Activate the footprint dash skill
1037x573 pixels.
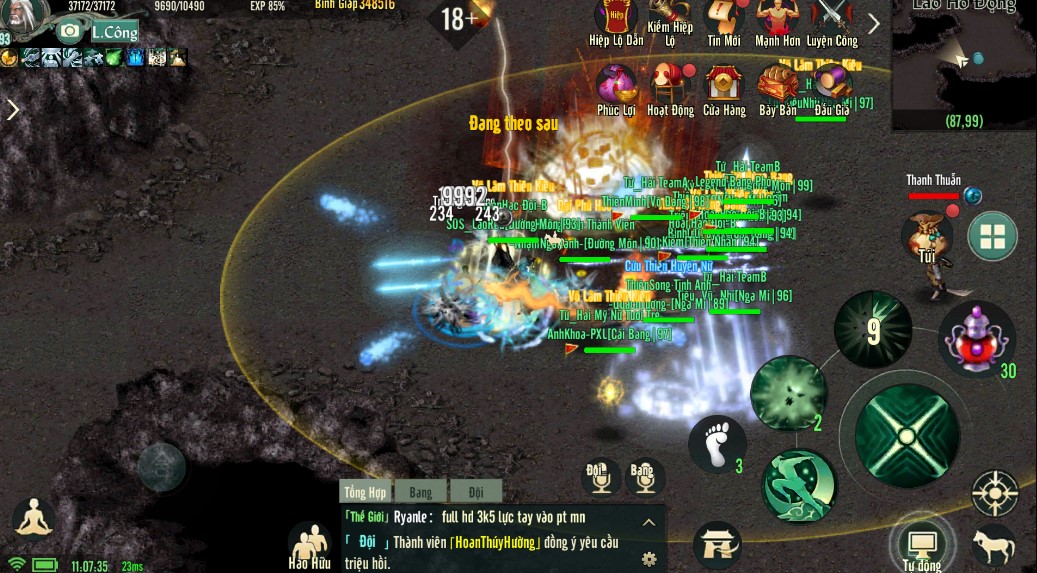click(x=717, y=444)
